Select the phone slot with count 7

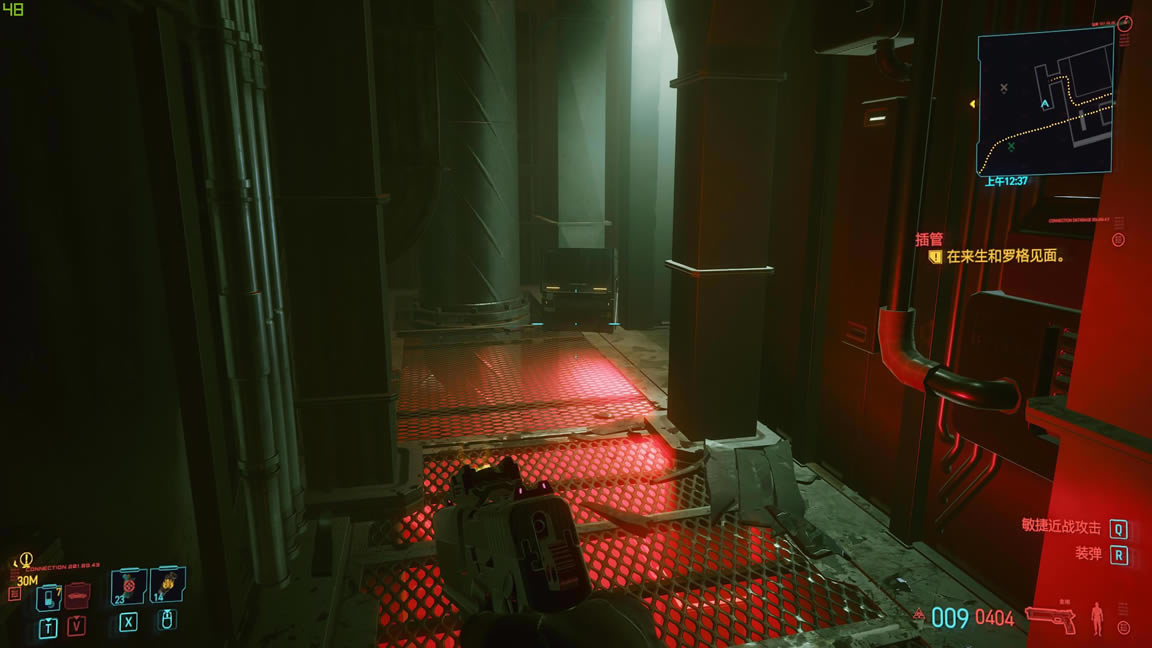[48, 597]
